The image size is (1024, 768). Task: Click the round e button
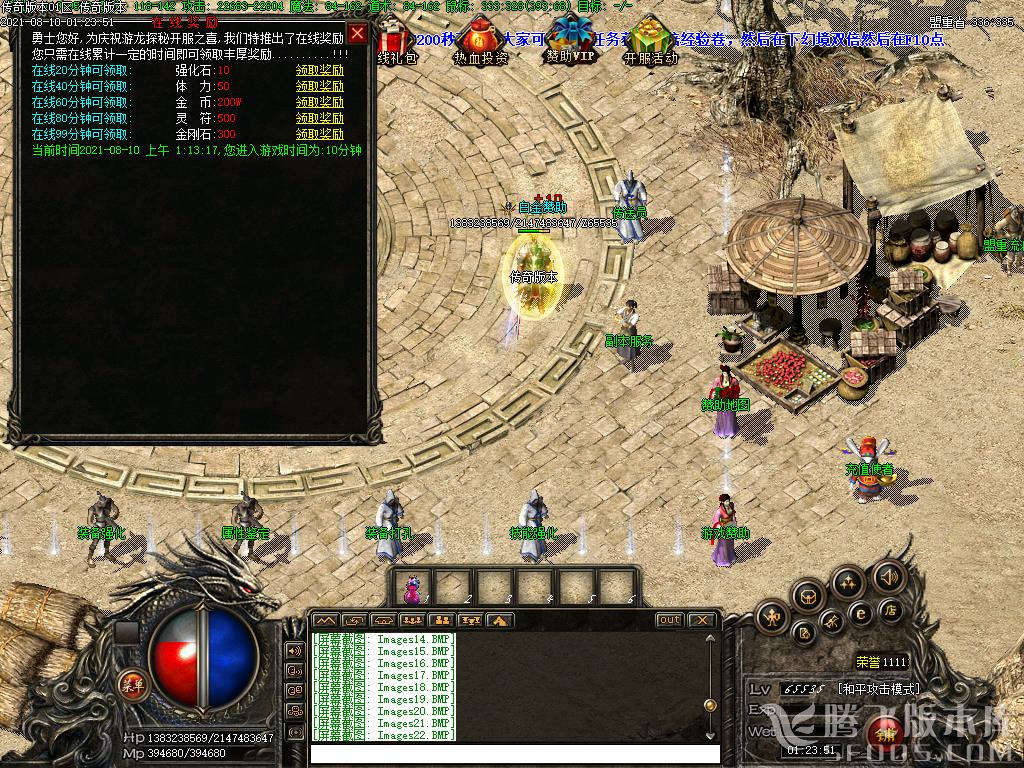[x=860, y=614]
